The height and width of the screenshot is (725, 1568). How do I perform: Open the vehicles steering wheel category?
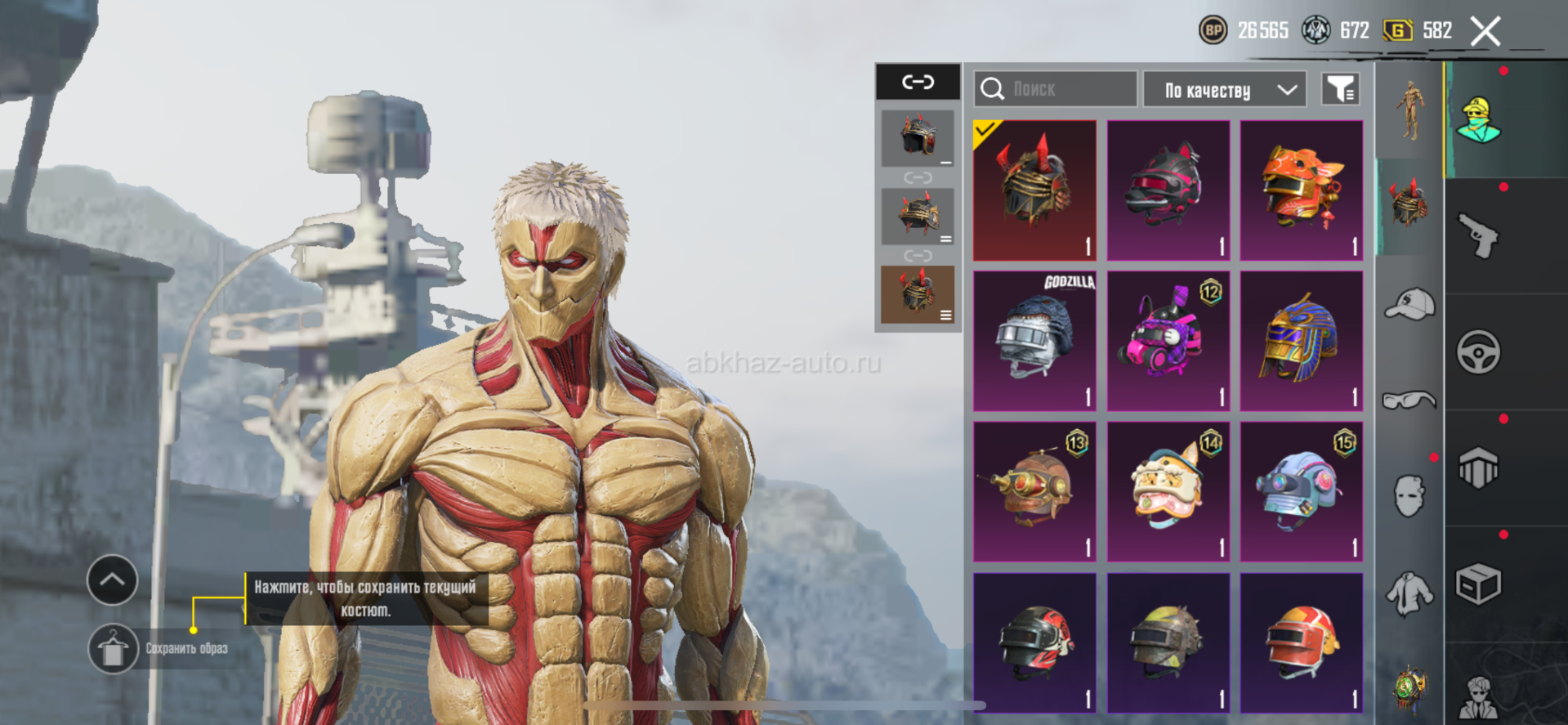point(1478,352)
